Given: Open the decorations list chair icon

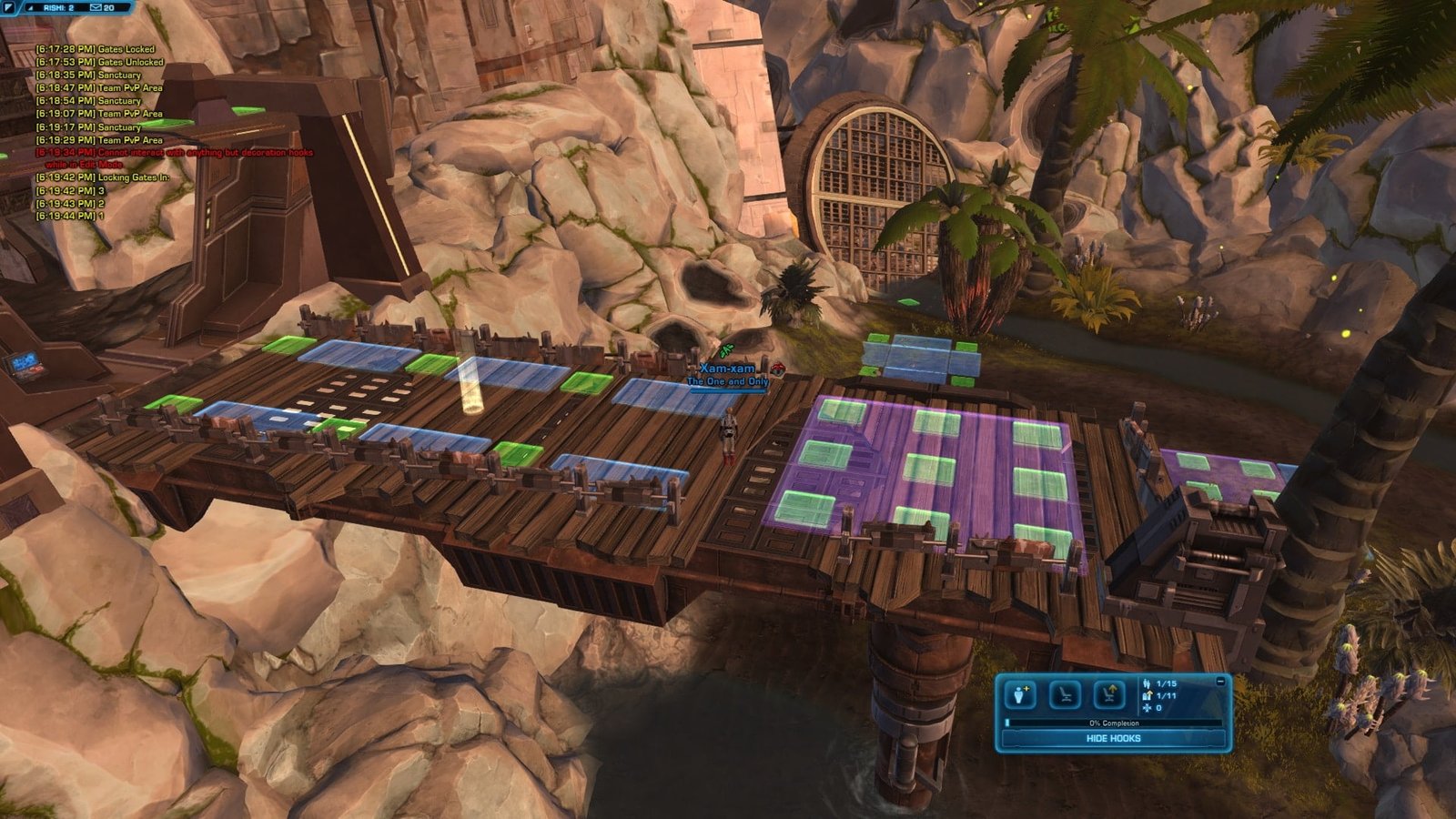Looking at the screenshot, I should point(1065,695).
